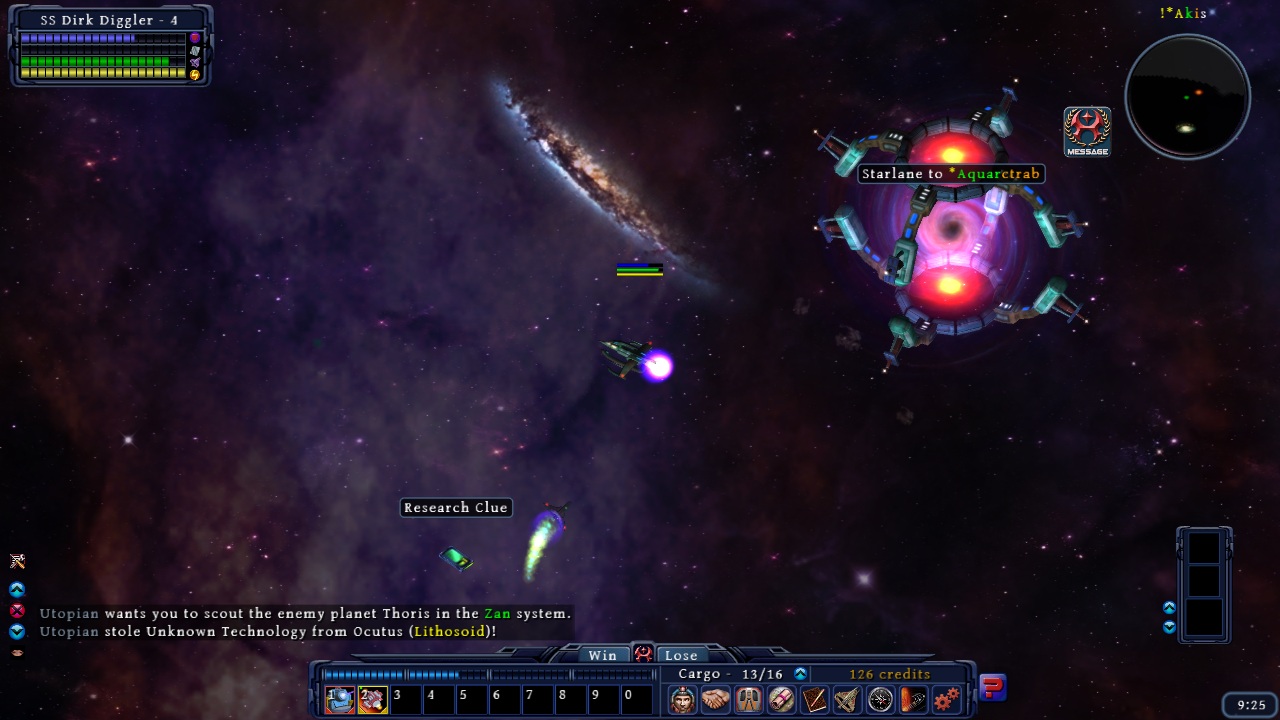The image size is (1280, 720).
Task: Open the Lose conditions tab
Action: (x=681, y=655)
